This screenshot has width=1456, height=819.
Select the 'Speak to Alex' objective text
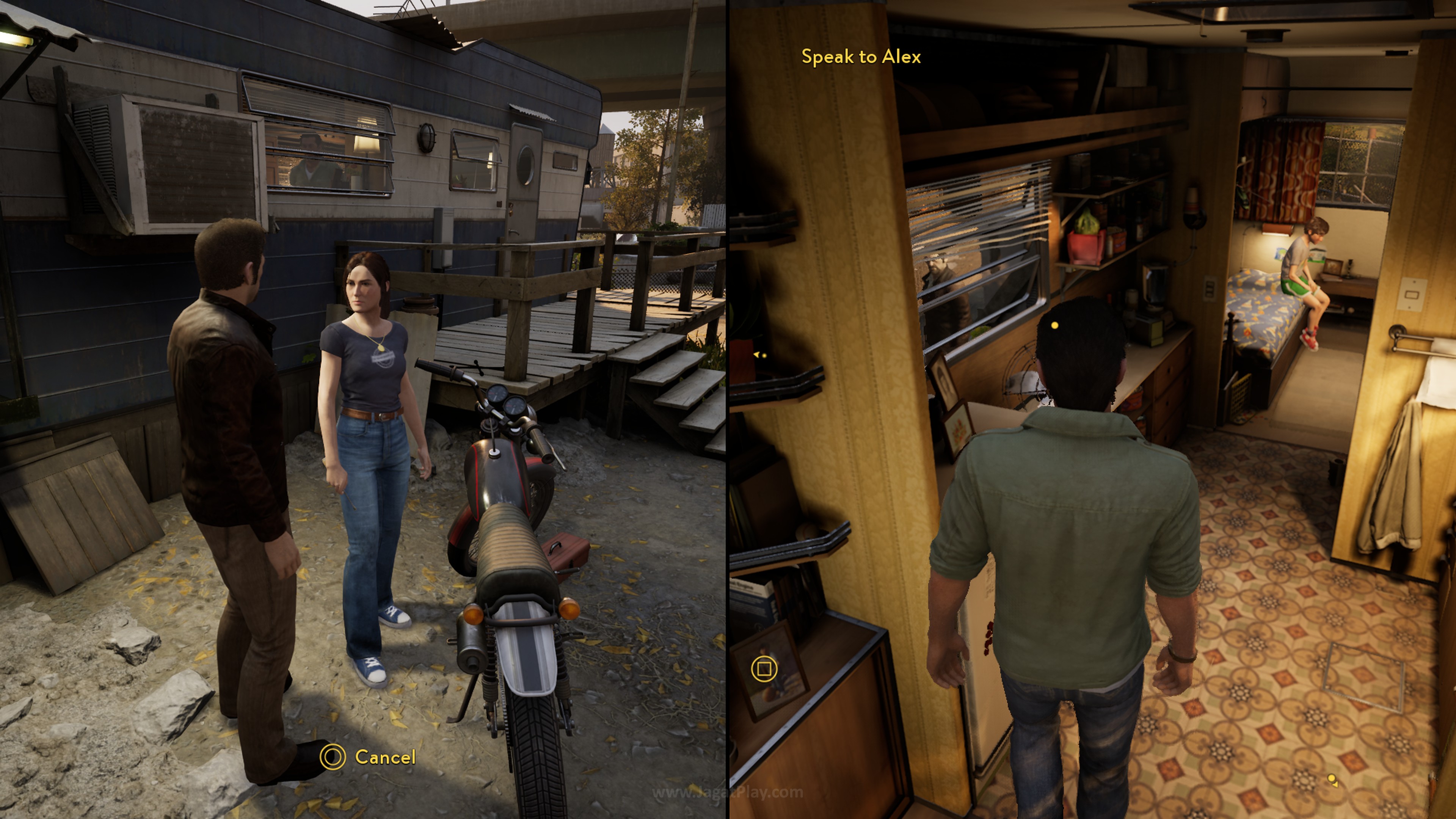click(x=861, y=57)
